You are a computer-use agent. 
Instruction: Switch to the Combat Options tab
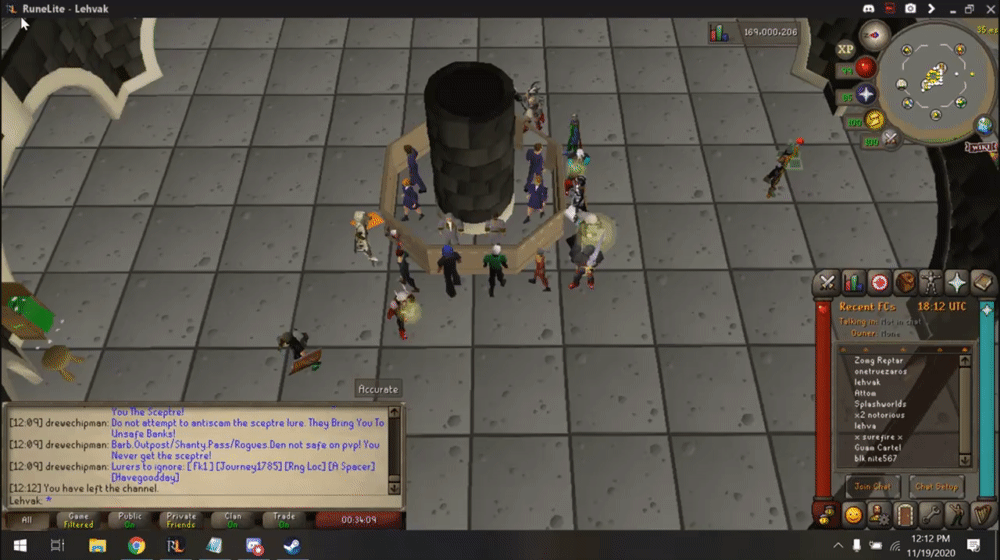click(x=827, y=282)
